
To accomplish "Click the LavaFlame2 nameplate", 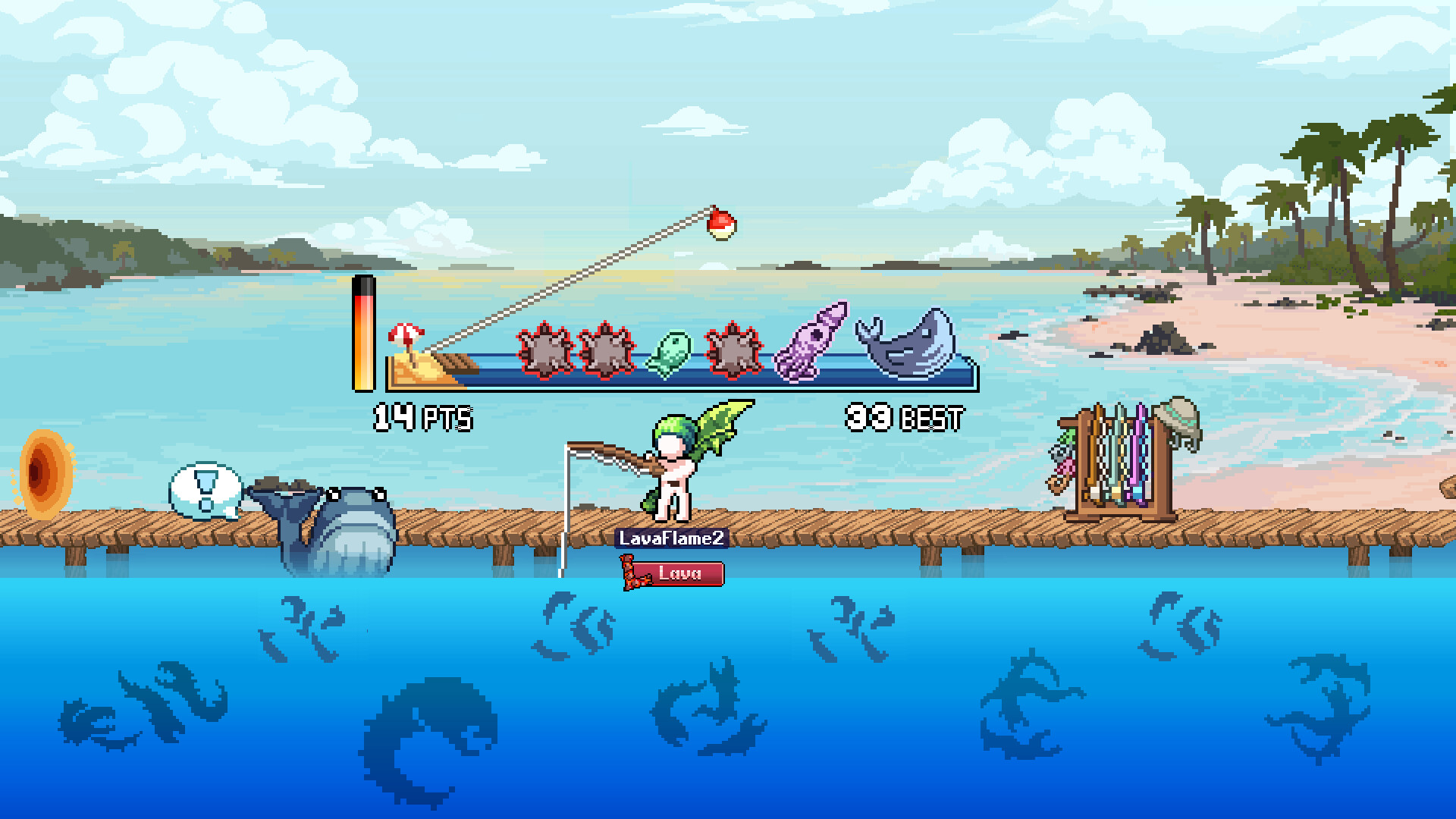I will (x=671, y=538).
